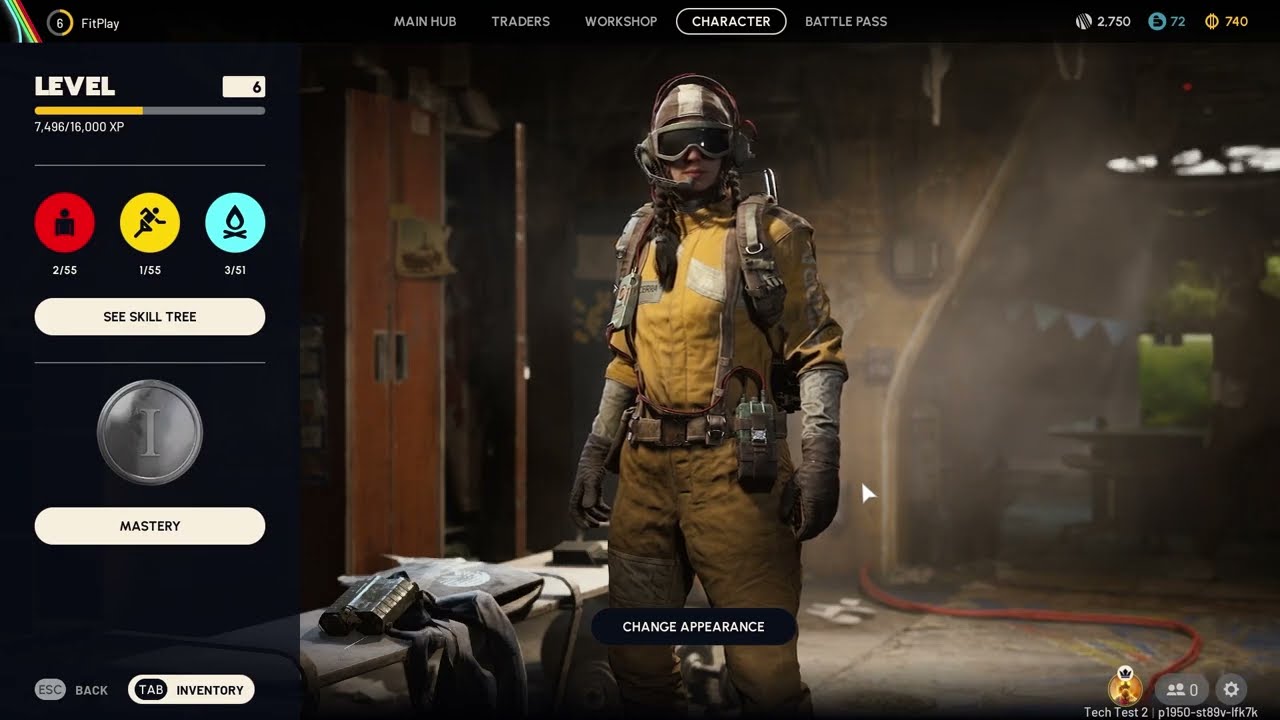Click the silver Mastery rank medallion
The width and height of the screenshot is (1280, 720).
150,433
